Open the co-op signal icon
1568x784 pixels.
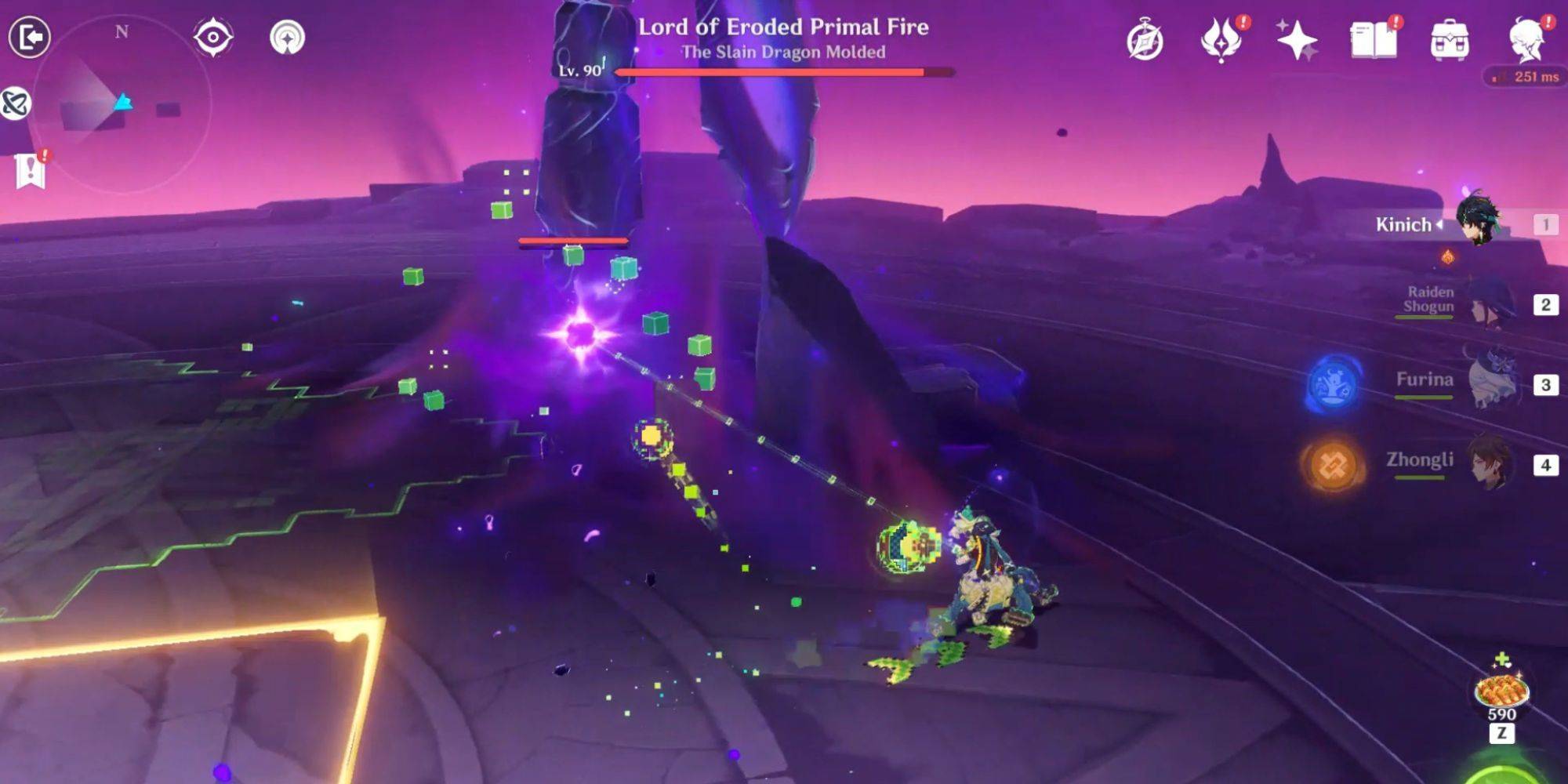287,38
